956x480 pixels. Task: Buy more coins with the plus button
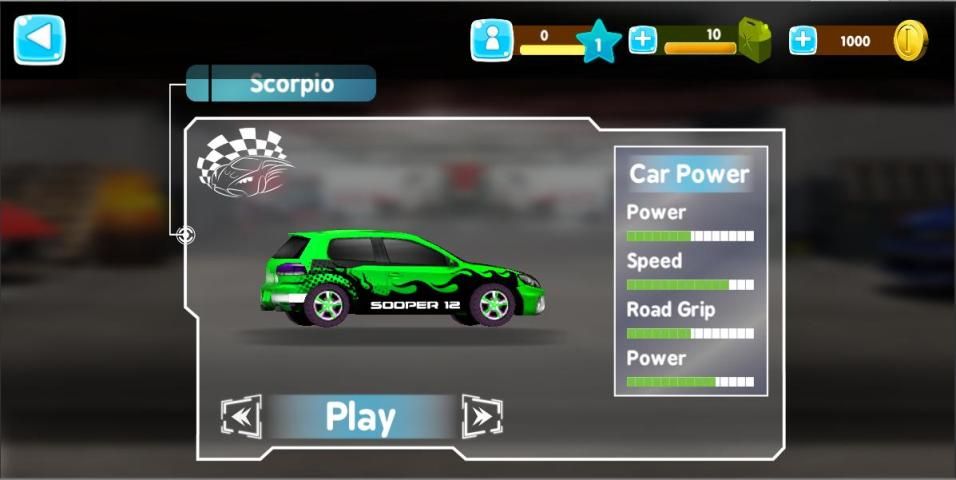[803, 41]
